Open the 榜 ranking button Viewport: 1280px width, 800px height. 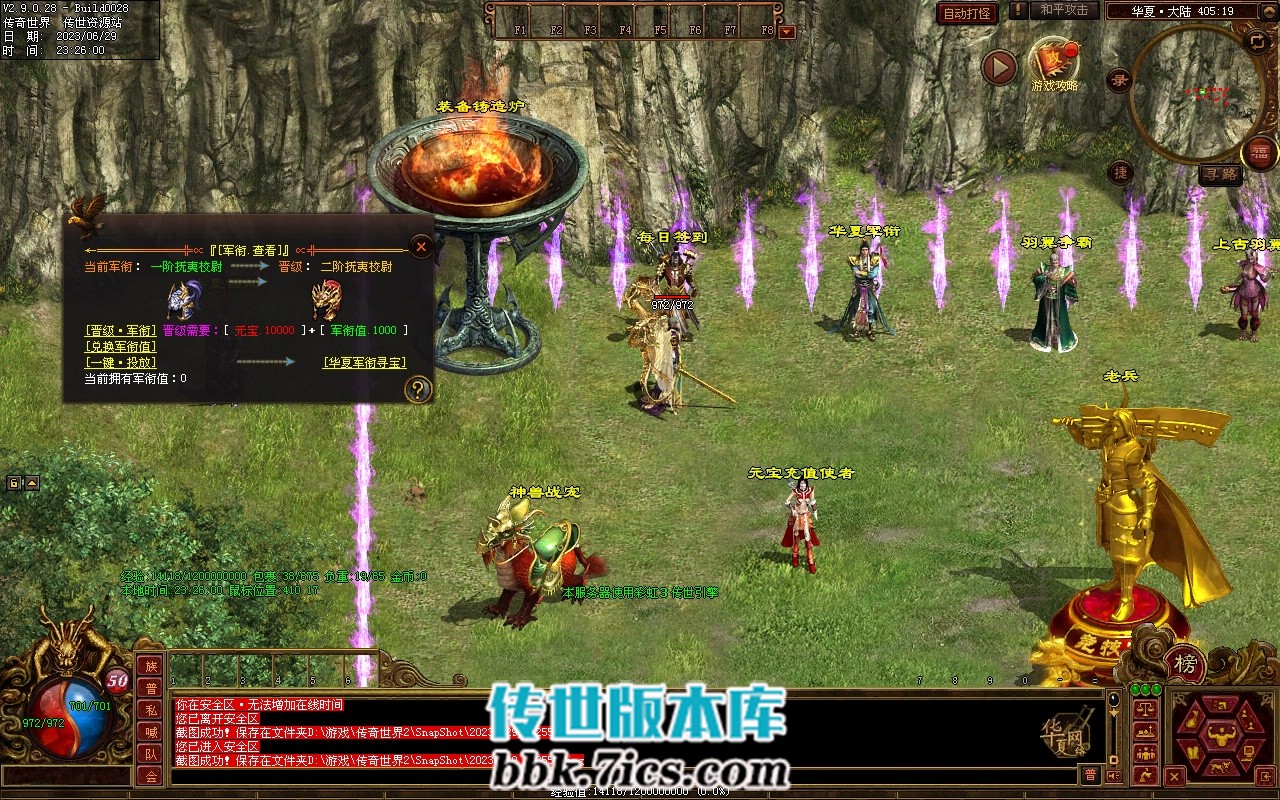(1185, 663)
